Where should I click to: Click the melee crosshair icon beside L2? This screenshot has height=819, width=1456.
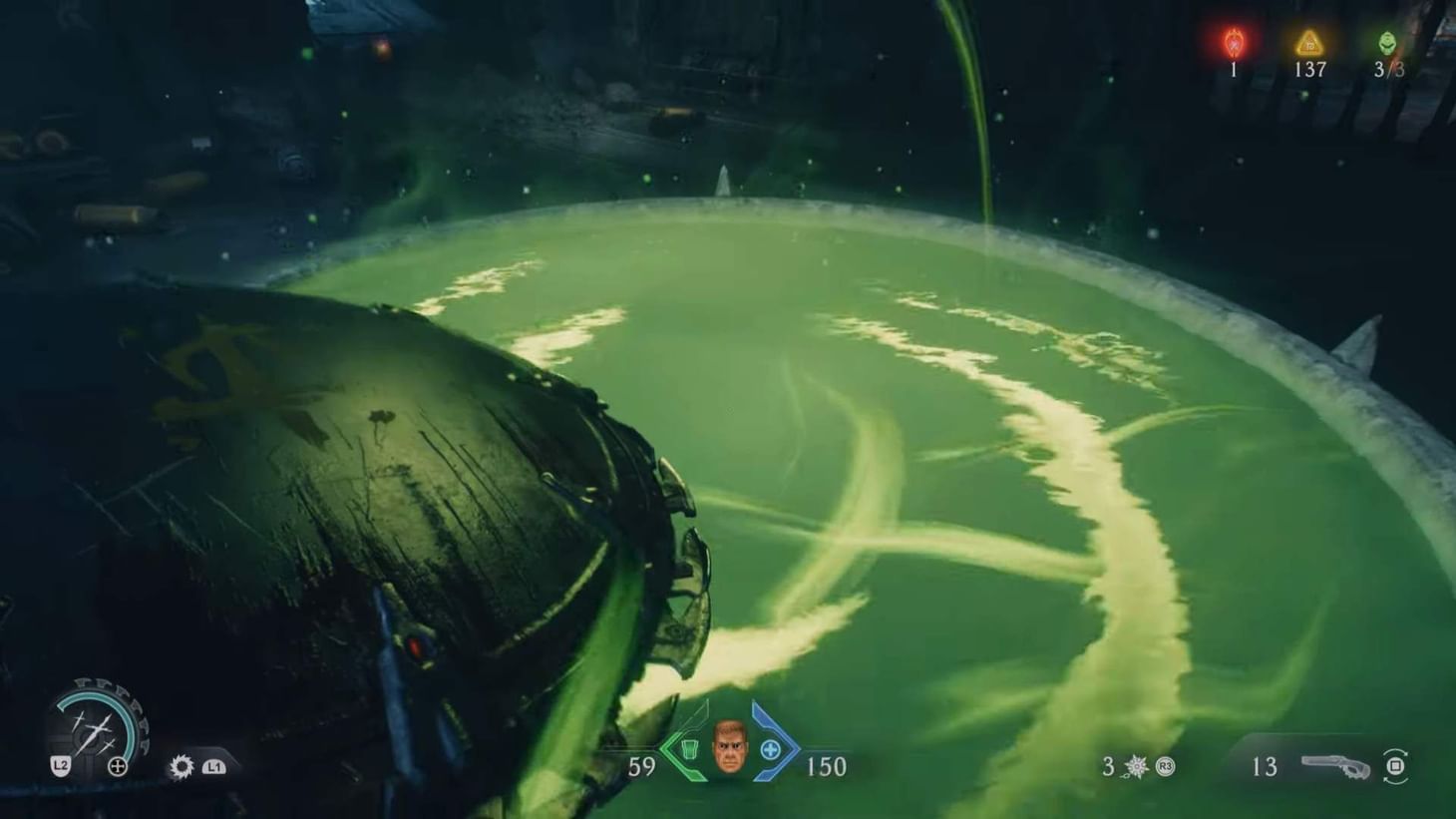point(119,767)
